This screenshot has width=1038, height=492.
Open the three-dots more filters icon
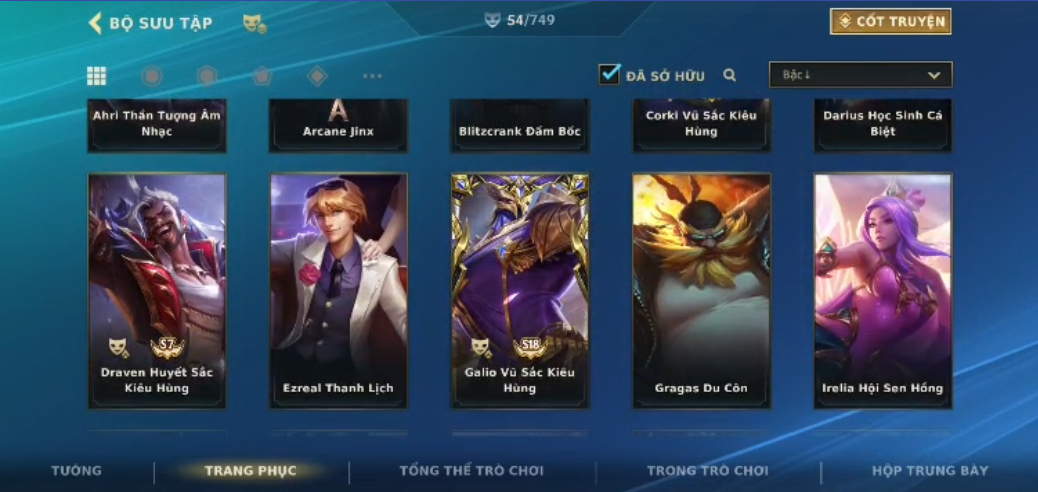click(372, 76)
